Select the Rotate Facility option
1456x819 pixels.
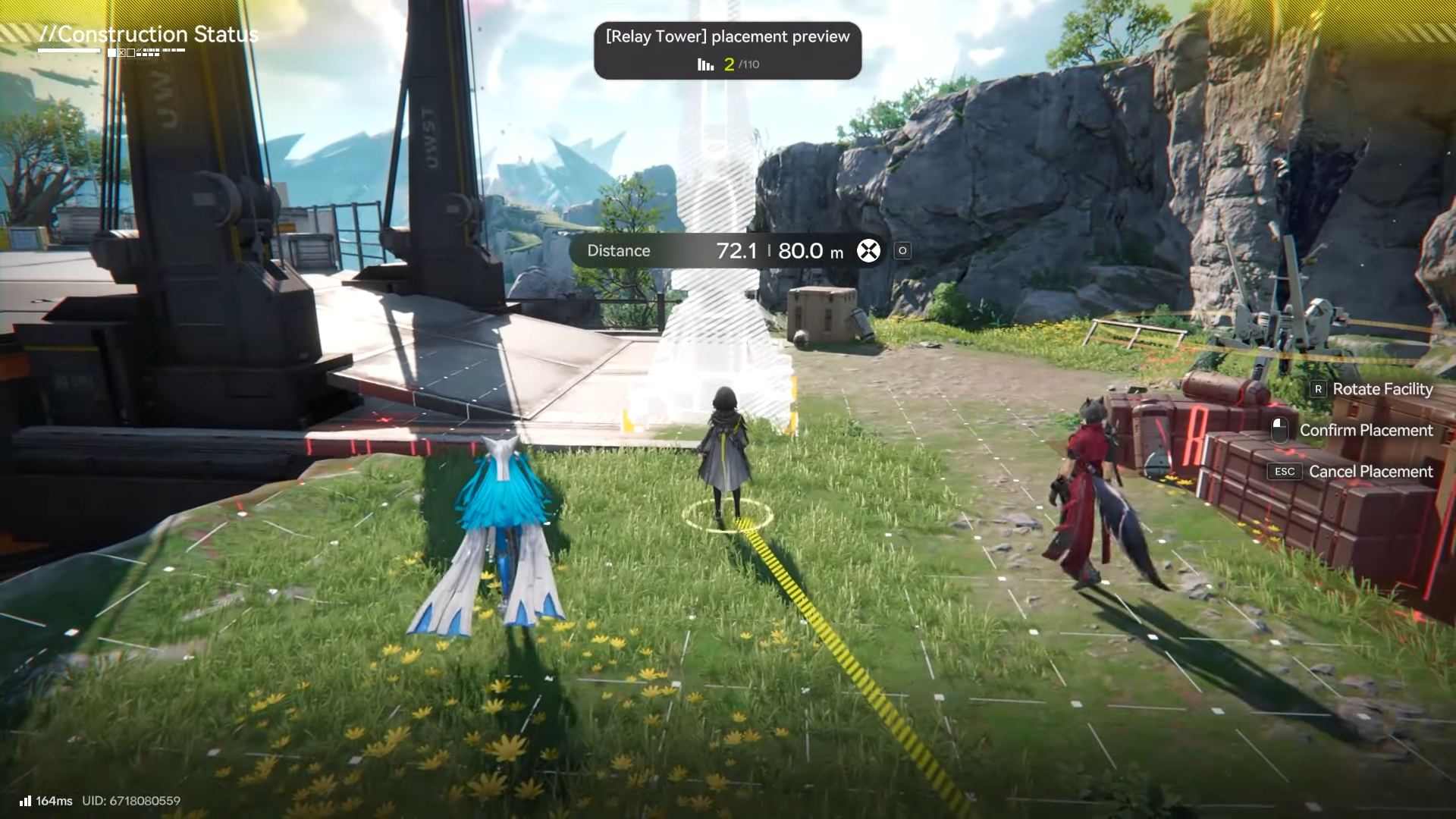click(1382, 389)
